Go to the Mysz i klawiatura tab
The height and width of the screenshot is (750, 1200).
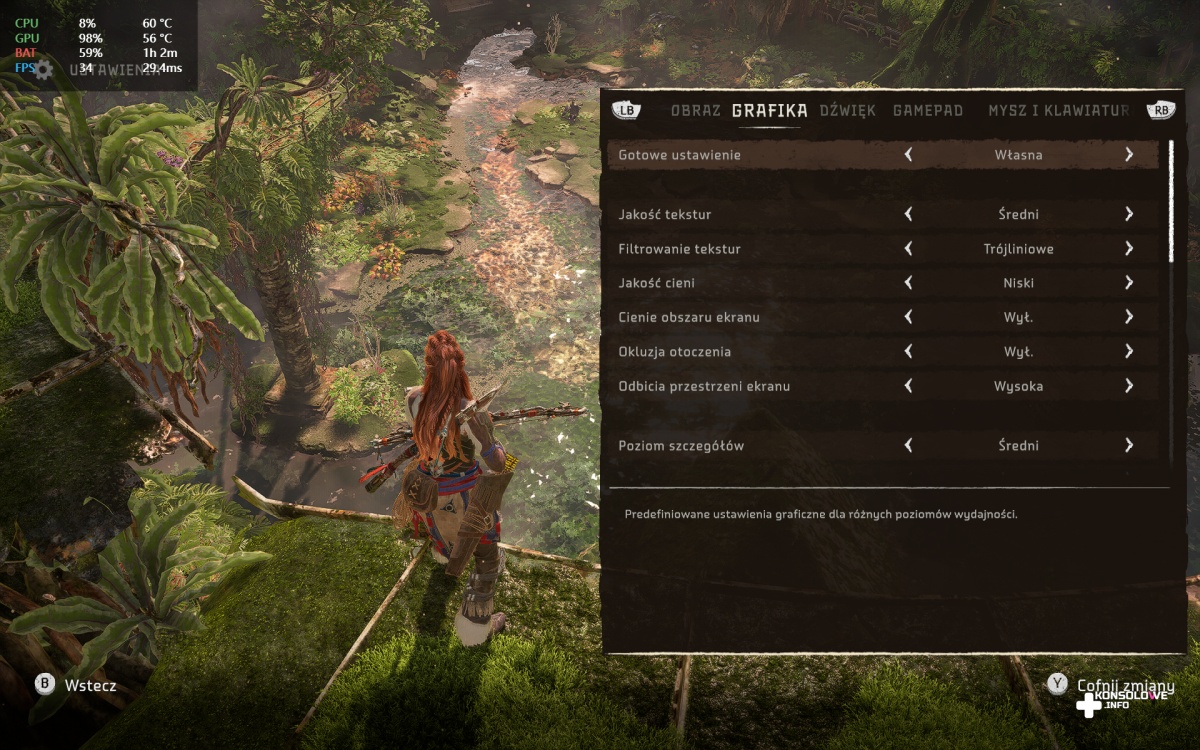click(1058, 111)
